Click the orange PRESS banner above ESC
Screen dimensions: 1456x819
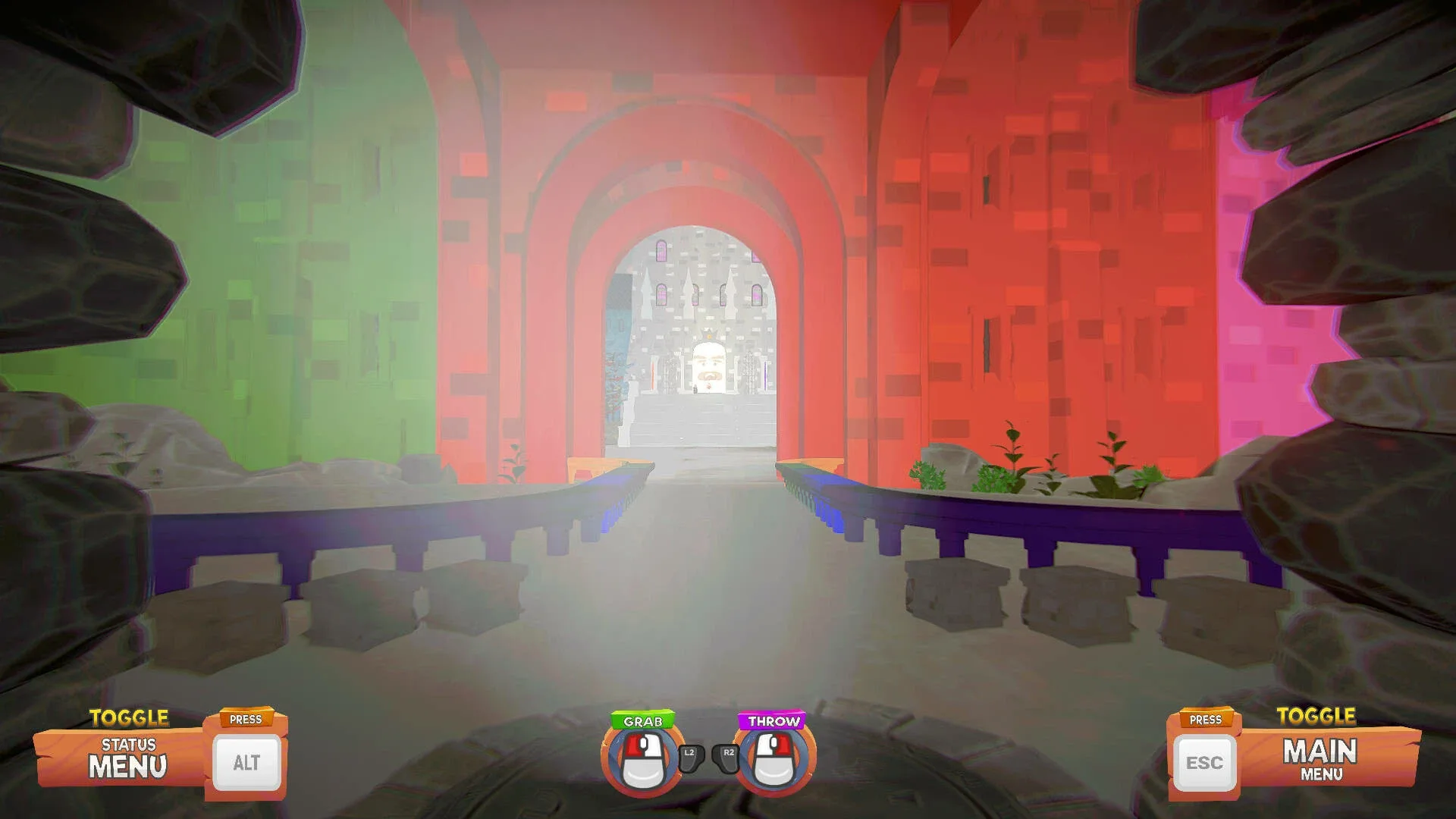pyautogui.click(x=1205, y=719)
